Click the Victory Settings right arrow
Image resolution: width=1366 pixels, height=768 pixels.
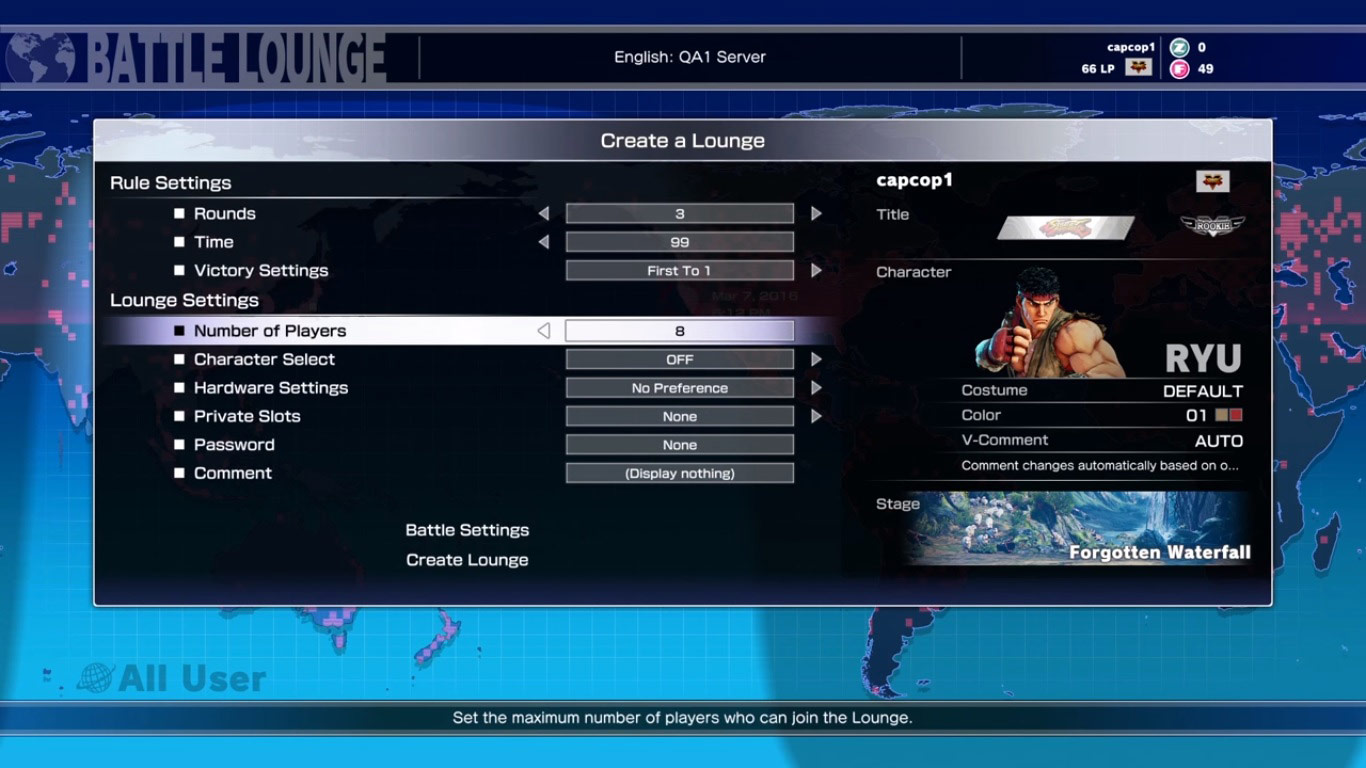point(816,270)
